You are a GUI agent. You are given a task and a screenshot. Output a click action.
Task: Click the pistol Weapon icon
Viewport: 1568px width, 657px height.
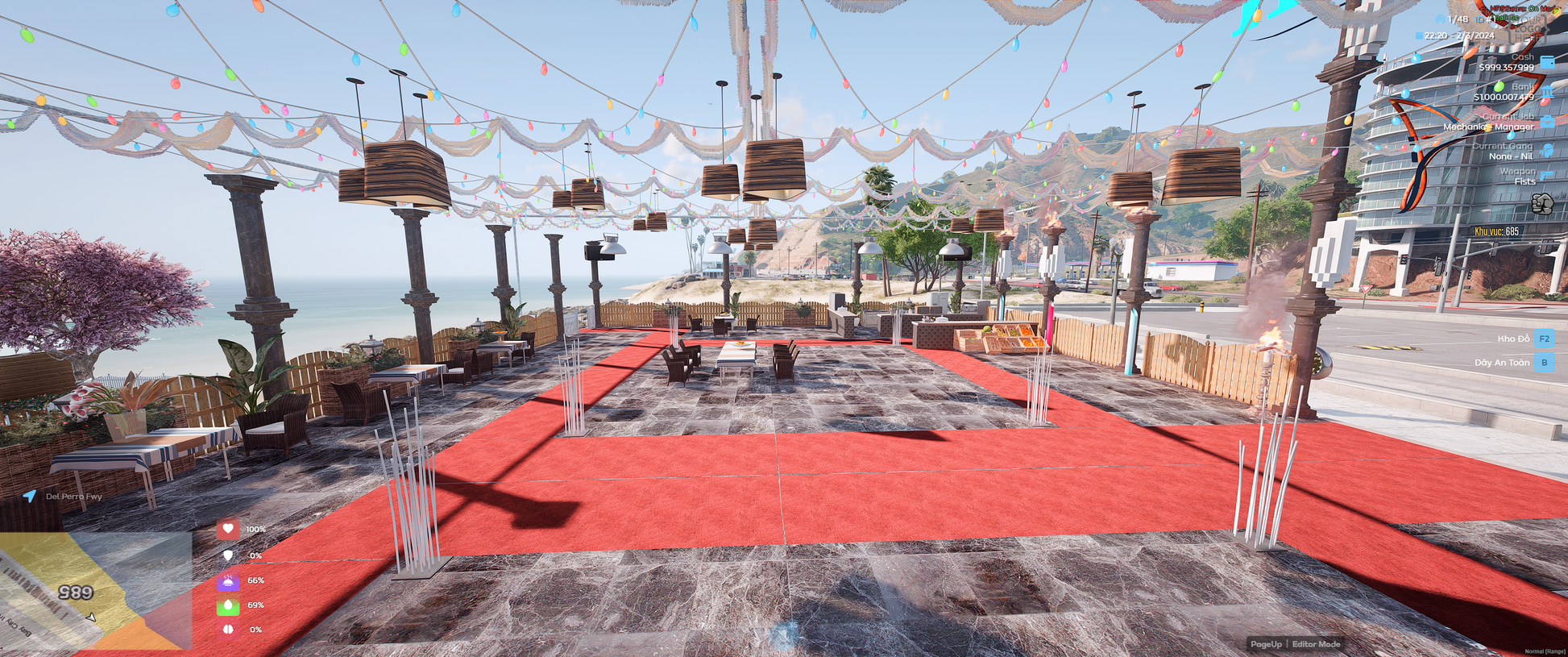pos(1547,175)
